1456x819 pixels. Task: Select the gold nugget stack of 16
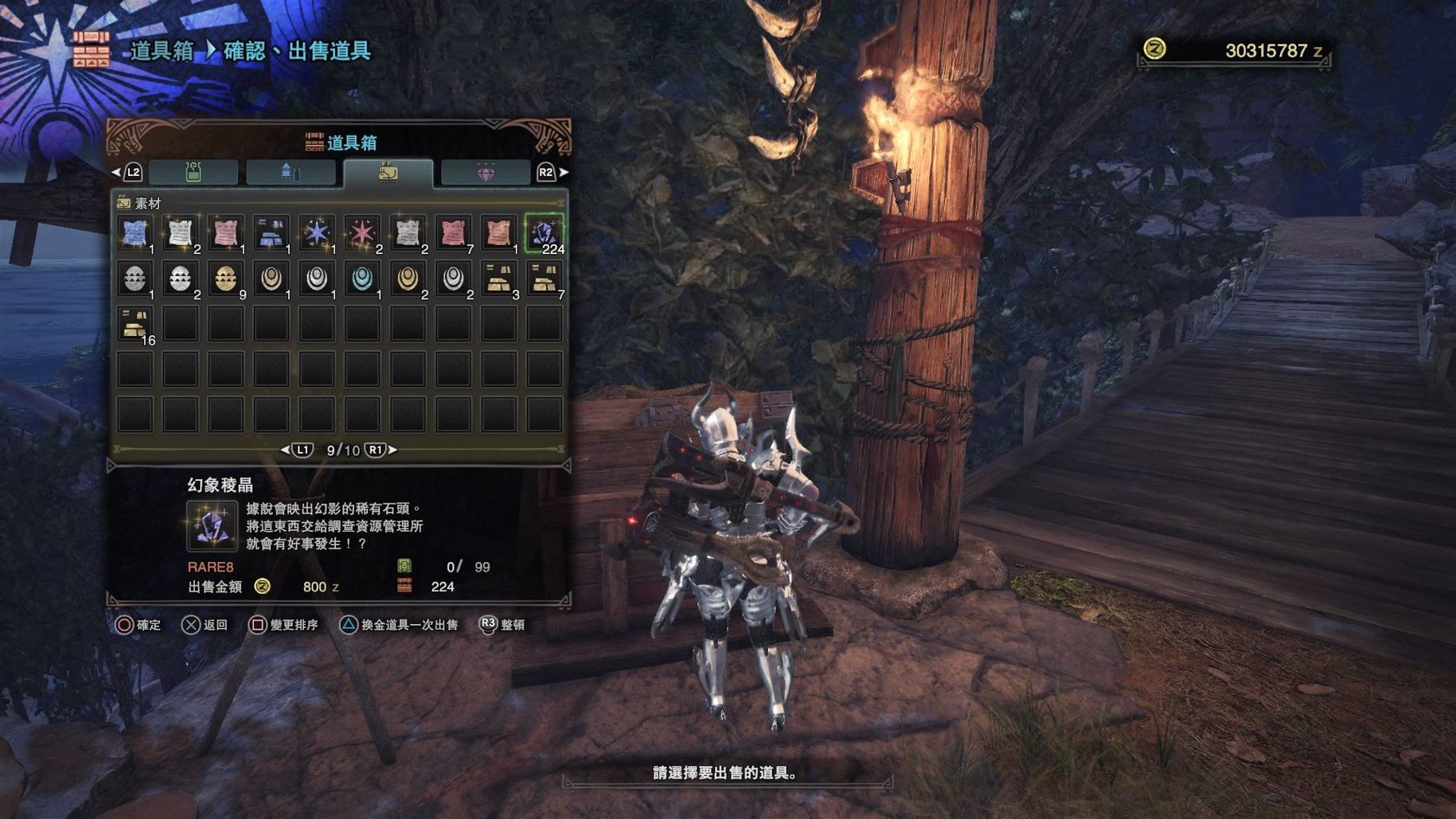coord(135,325)
